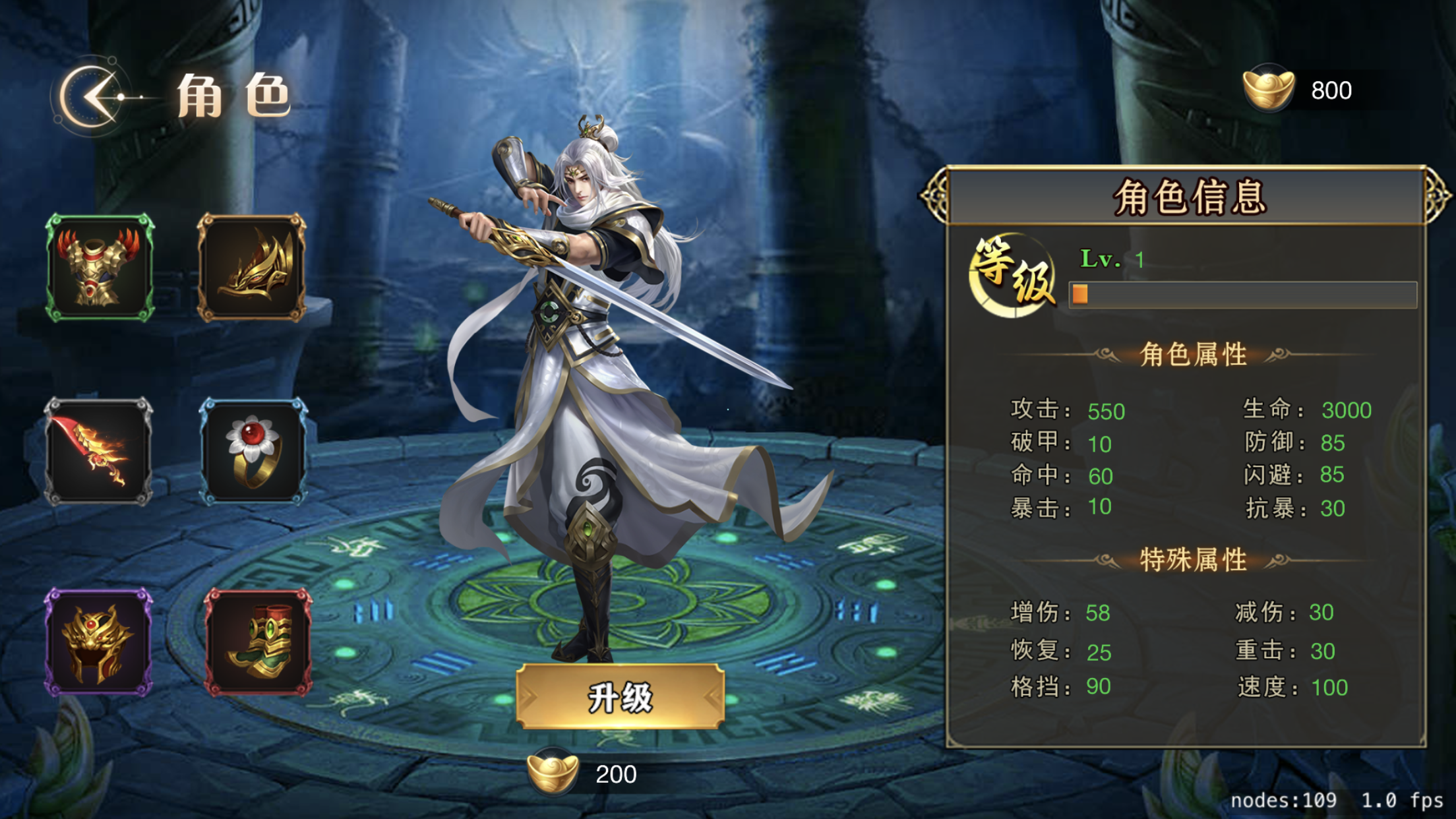Tap the gold ingot currency icon showing 800
Image resolution: width=1456 pixels, height=819 pixels.
click(x=1267, y=89)
